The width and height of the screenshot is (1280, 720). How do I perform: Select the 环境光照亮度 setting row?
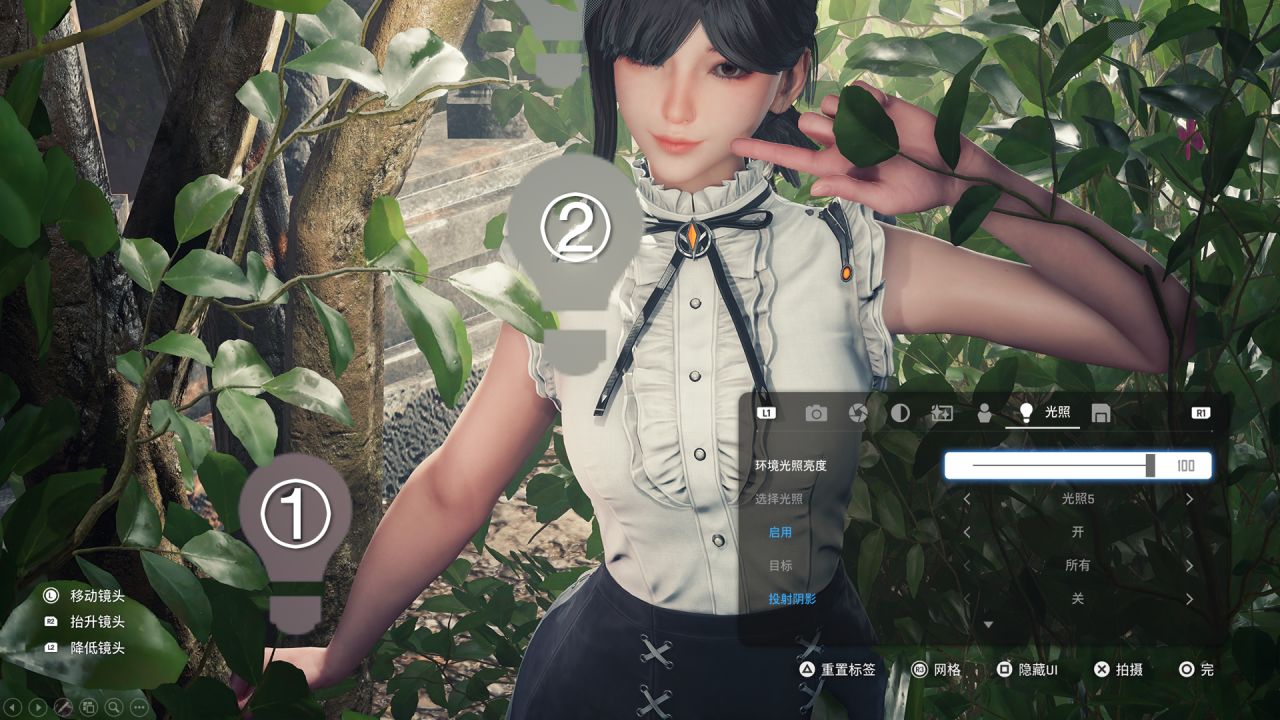(791, 466)
